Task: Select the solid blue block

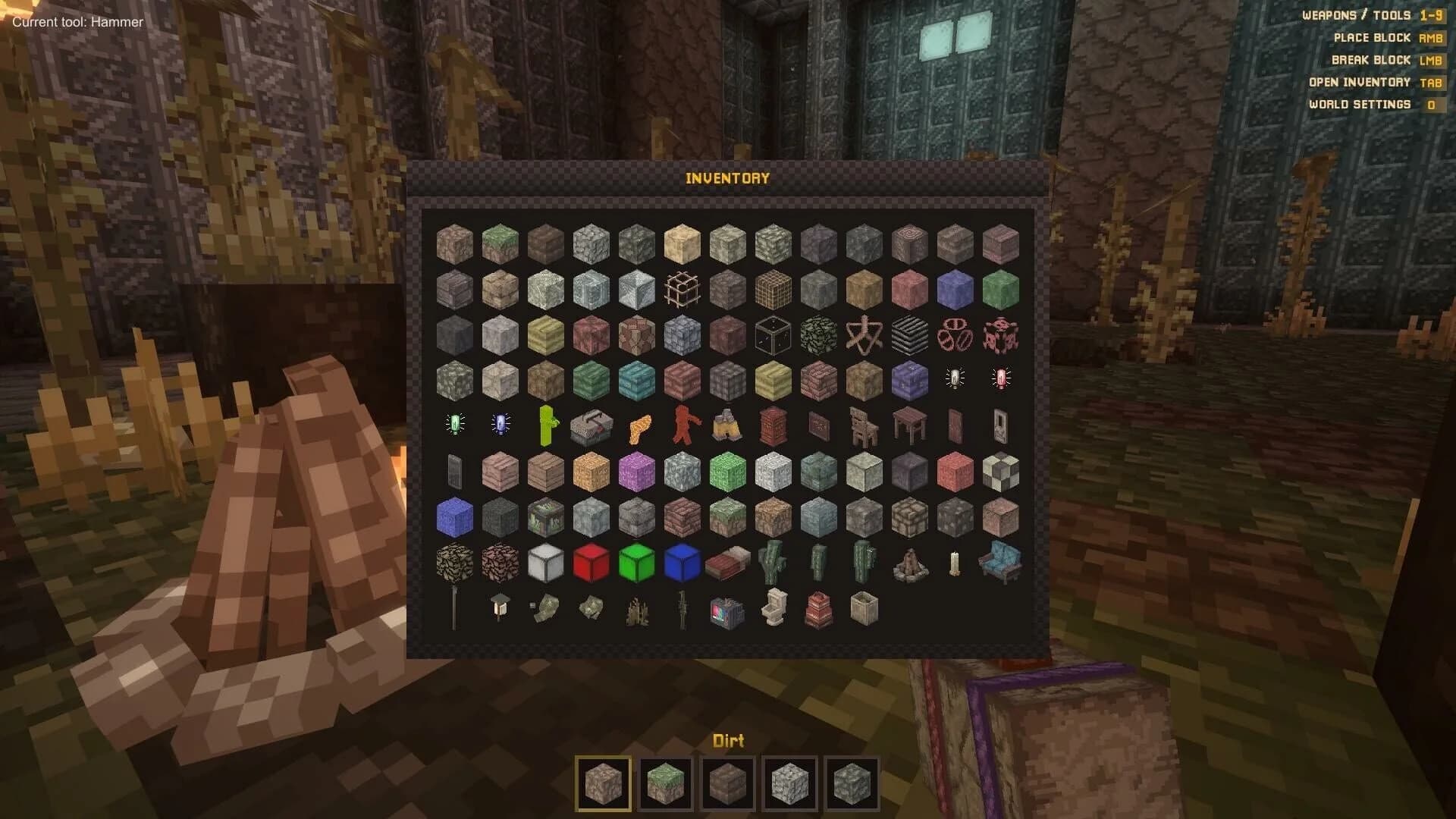Action: (681, 563)
